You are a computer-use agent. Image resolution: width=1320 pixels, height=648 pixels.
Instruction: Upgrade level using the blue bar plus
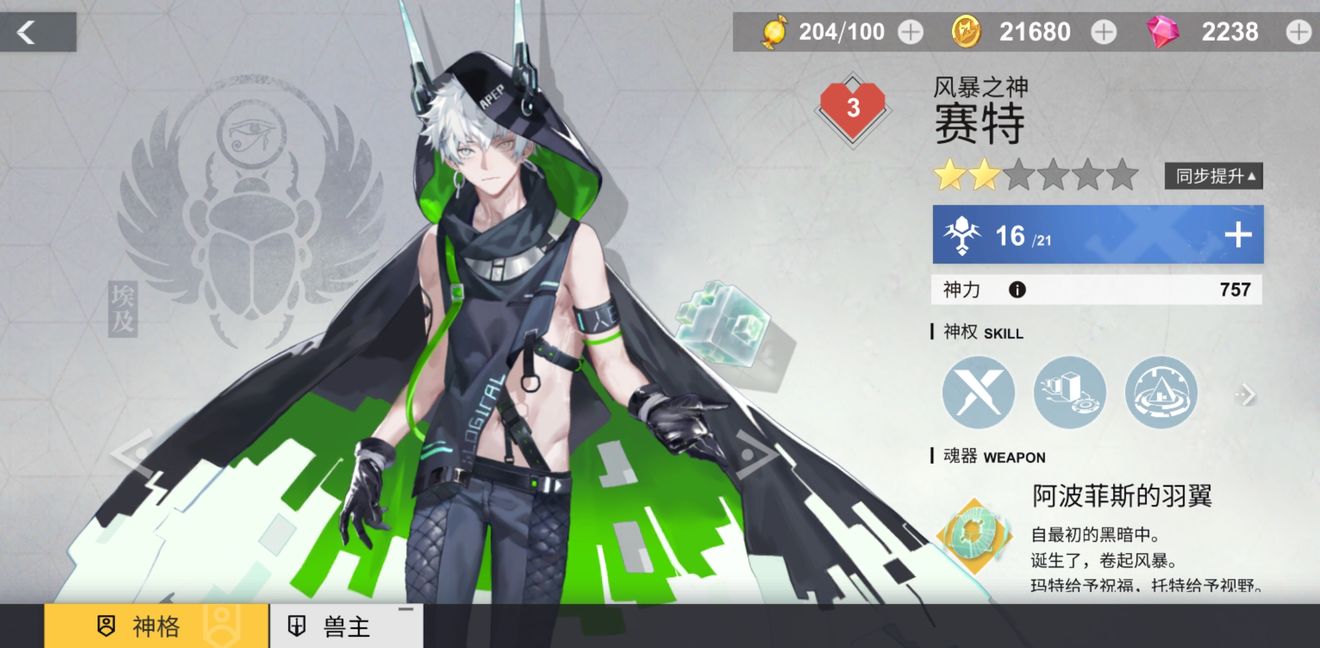[1238, 235]
